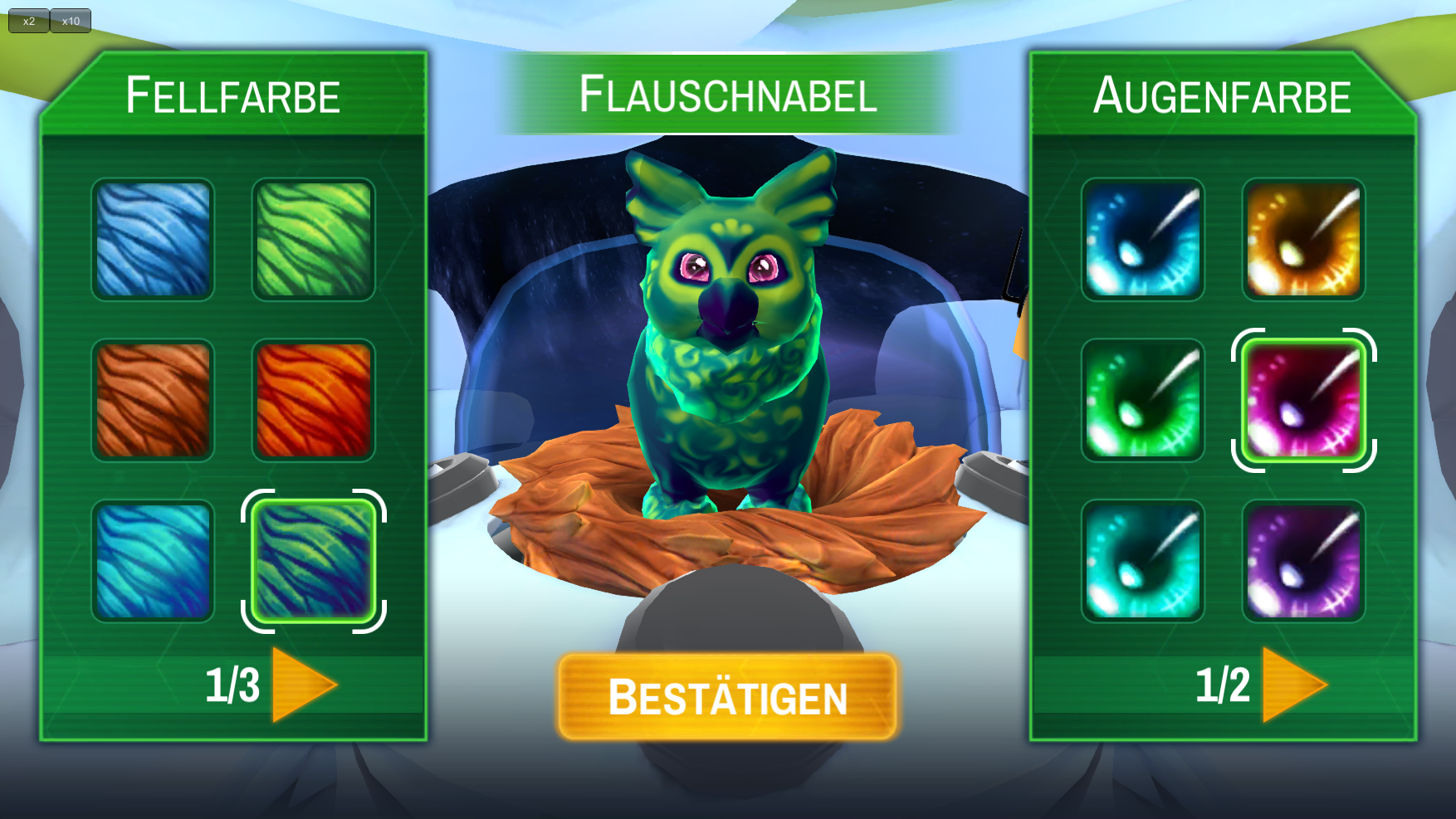
Task: Toggle the x10 speed button
Action: (x=71, y=21)
